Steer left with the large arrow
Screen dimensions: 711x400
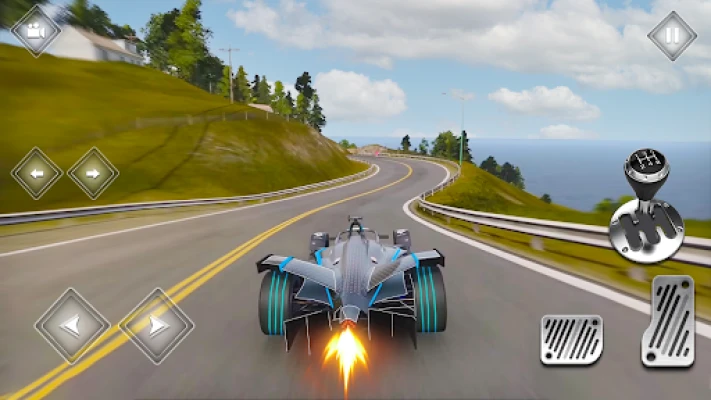point(72,325)
